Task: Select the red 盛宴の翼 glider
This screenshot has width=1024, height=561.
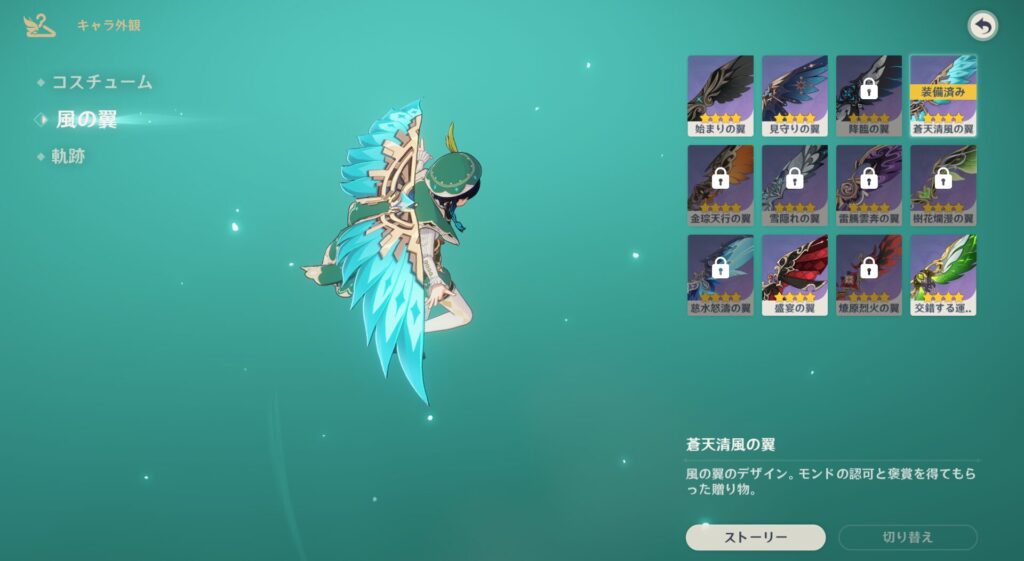Action: 795,275
